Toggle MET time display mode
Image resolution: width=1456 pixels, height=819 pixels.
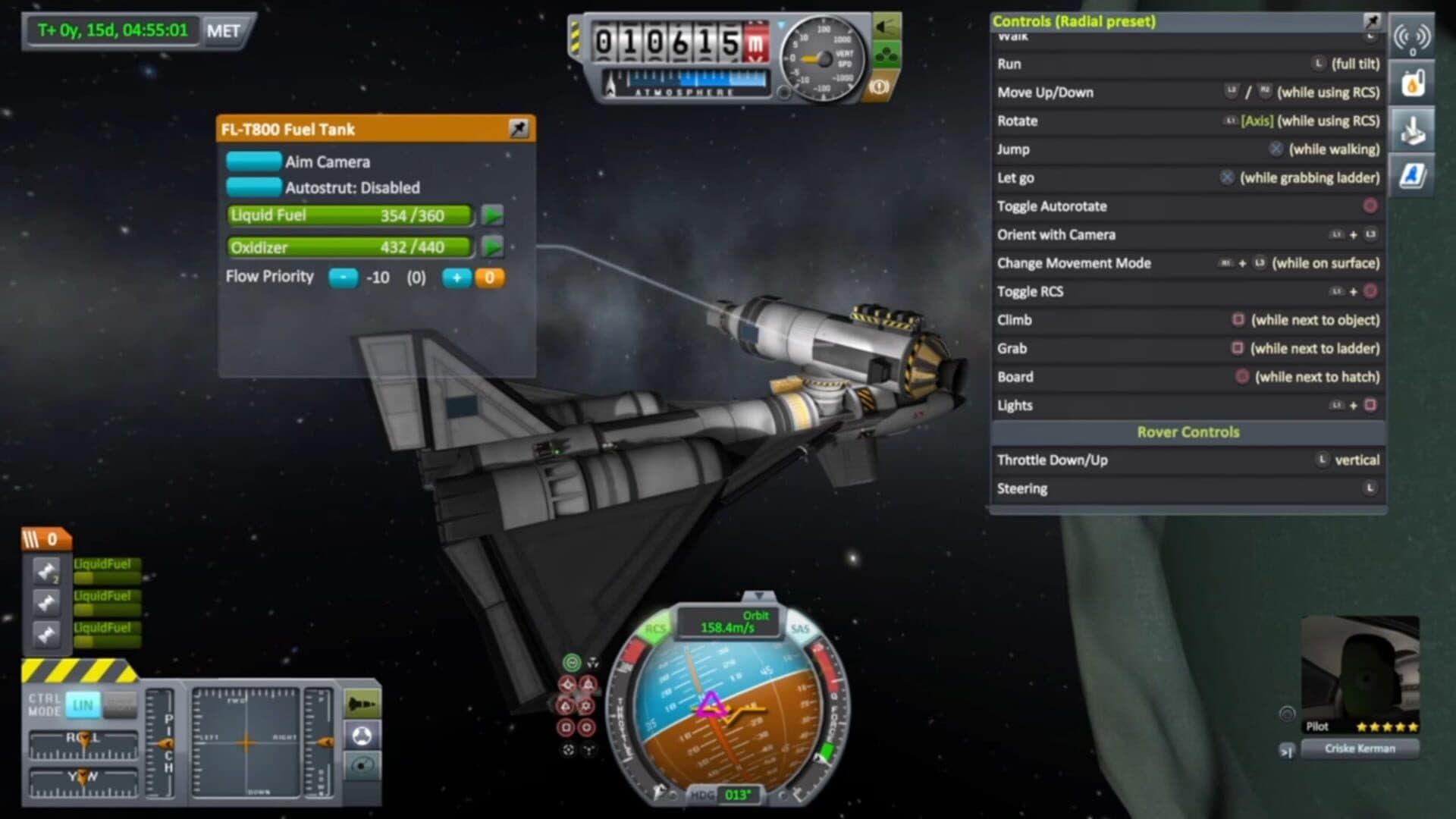click(x=223, y=31)
